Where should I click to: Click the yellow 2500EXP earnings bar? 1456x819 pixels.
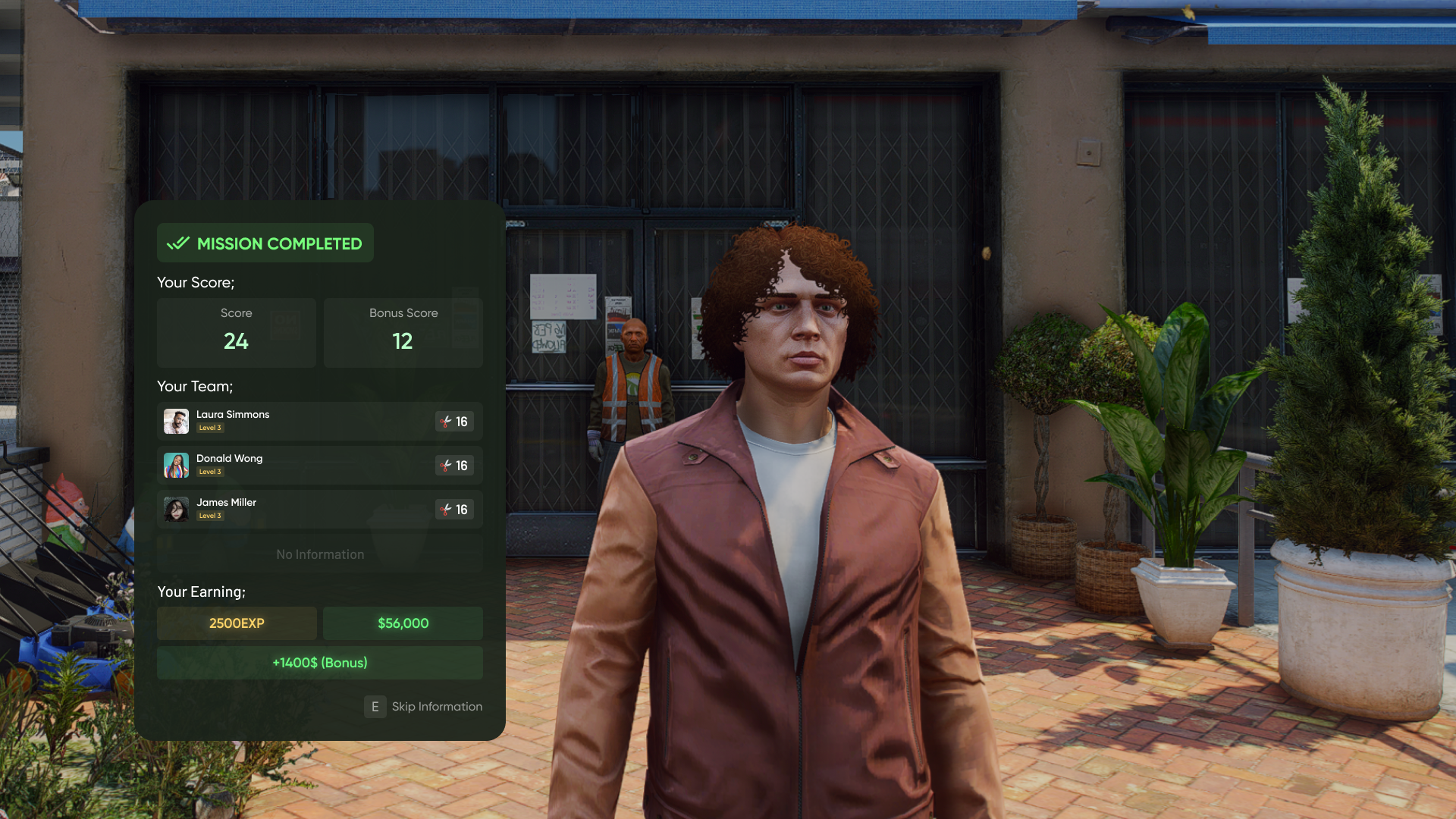(236, 623)
